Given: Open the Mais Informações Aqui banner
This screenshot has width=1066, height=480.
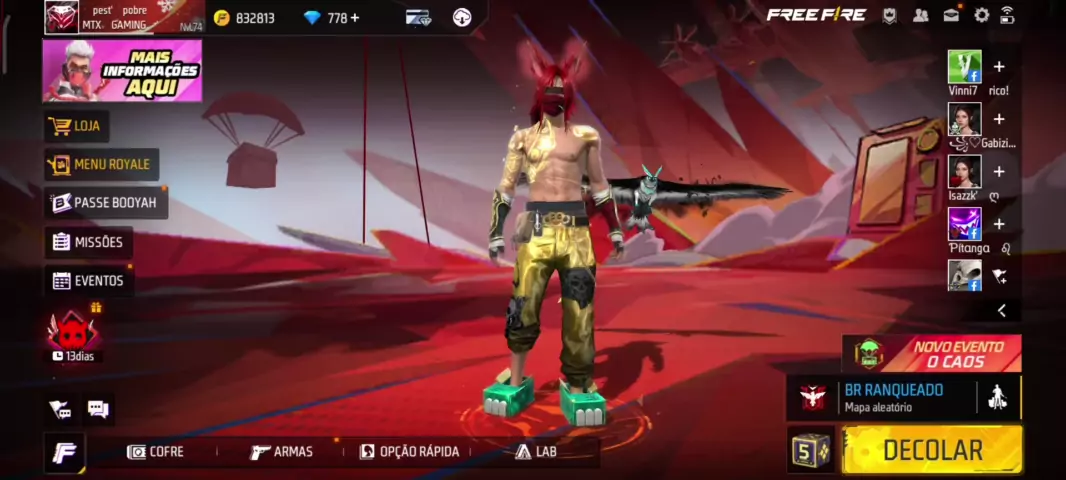Looking at the screenshot, I should [122, 70].
